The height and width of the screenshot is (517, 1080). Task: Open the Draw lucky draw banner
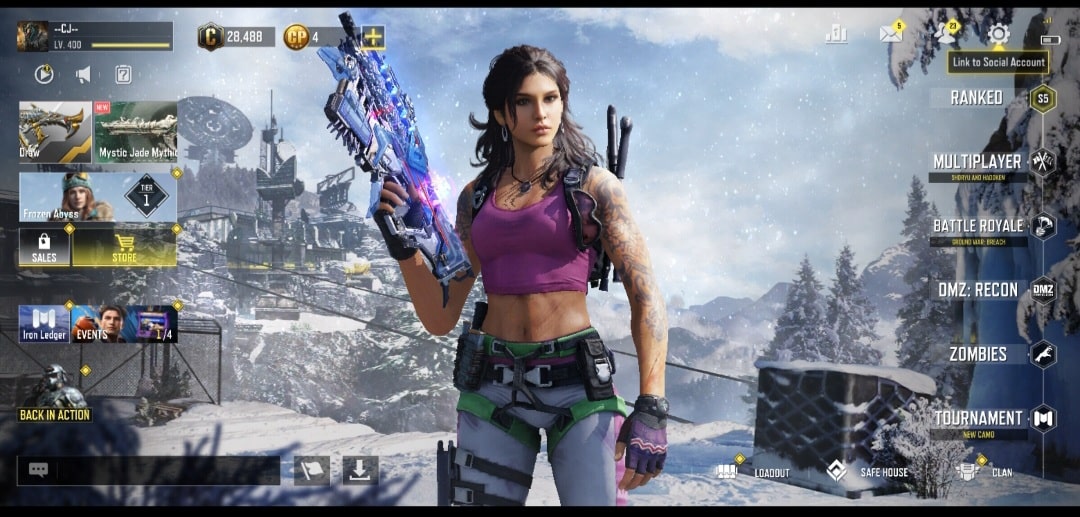pyautogui.click(x=55, y=132)
